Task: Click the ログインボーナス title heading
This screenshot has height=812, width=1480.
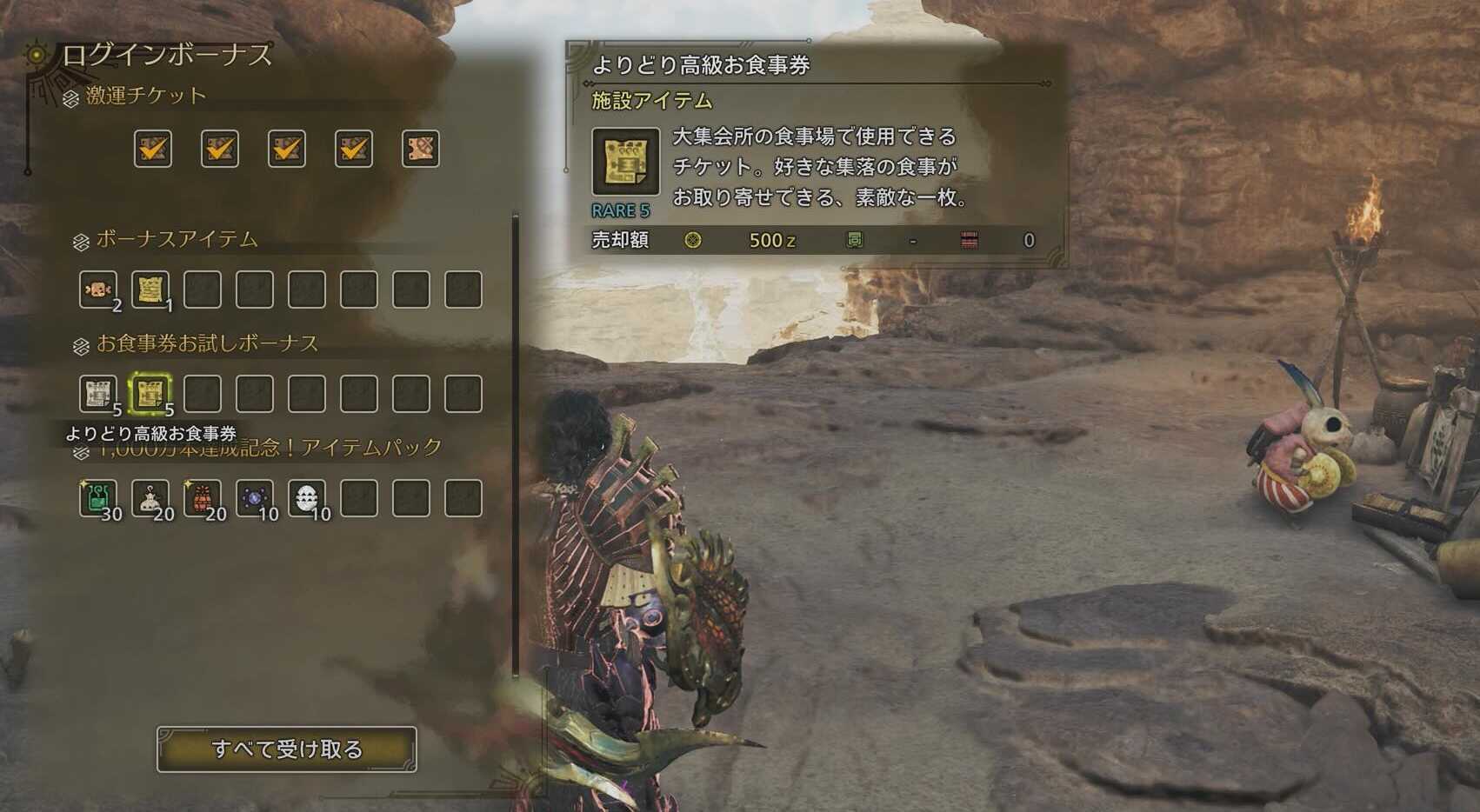Action: click(164, 55)
